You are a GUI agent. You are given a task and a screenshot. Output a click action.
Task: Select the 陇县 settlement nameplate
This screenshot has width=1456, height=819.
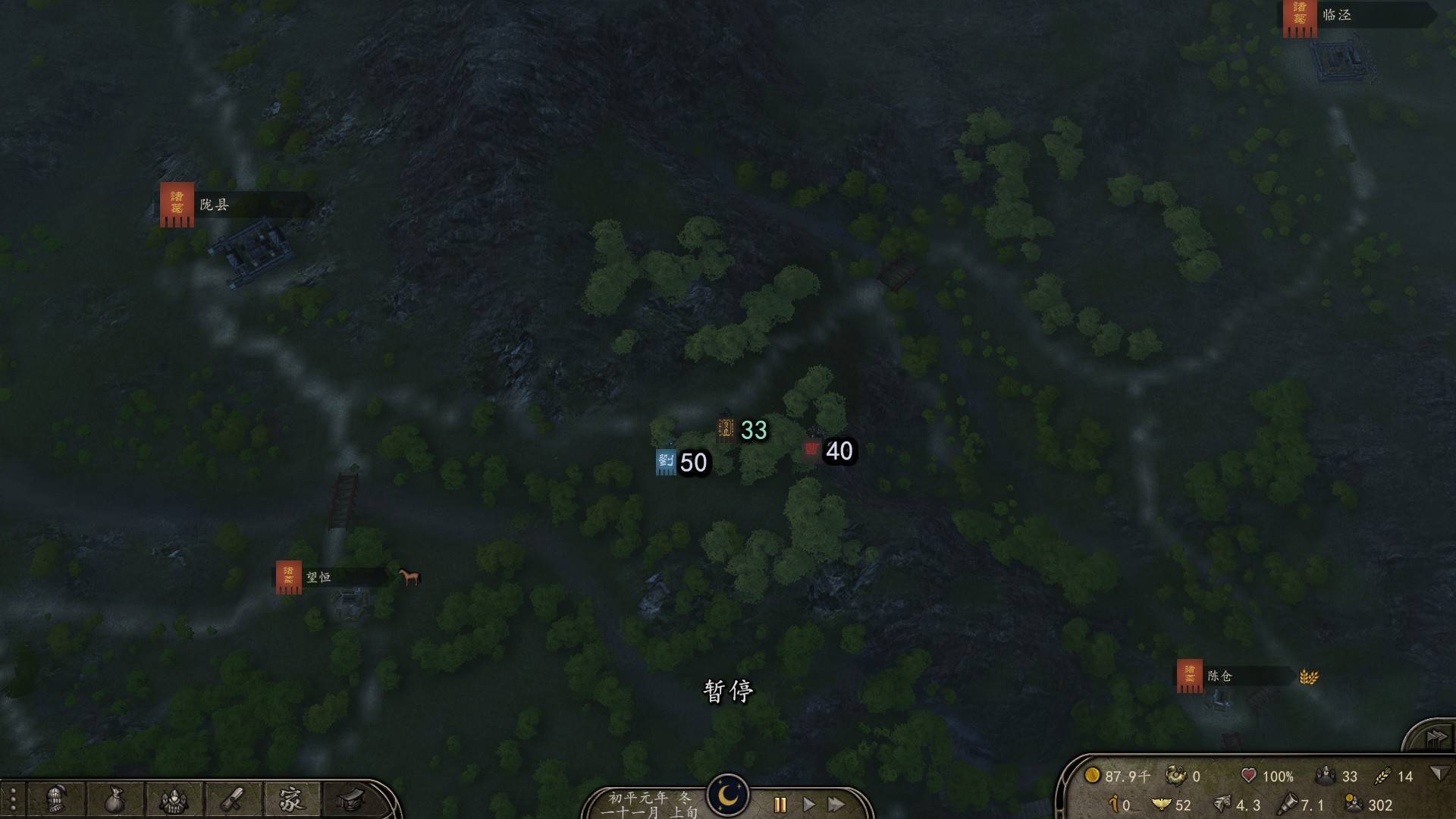click(214, 205)
